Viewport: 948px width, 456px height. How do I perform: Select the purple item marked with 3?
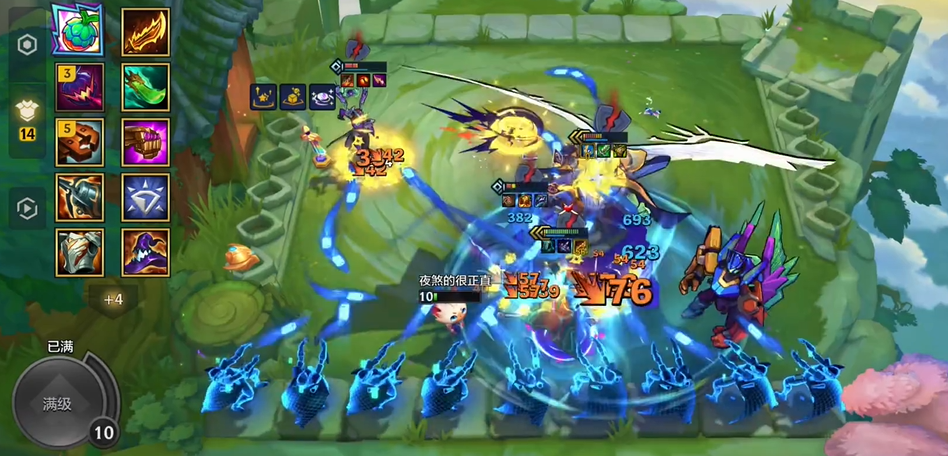tap(80, 87)
